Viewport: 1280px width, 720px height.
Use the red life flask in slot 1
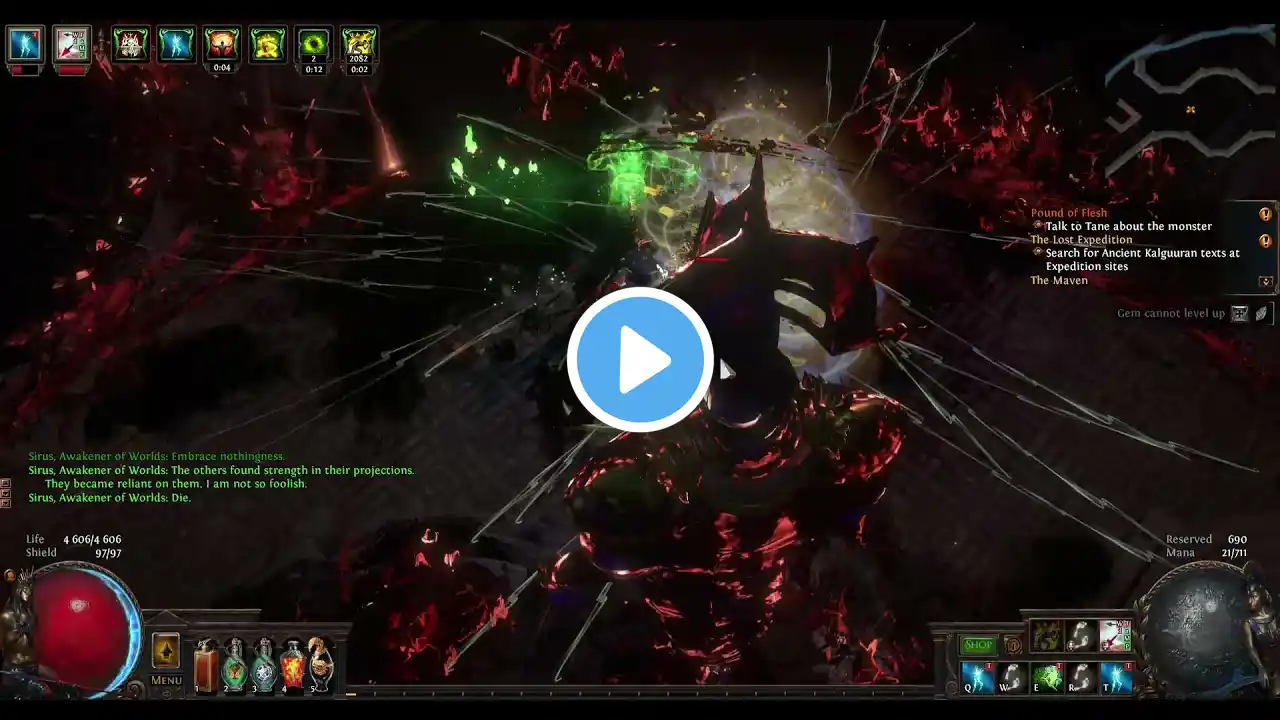click(x=206, y=665)
